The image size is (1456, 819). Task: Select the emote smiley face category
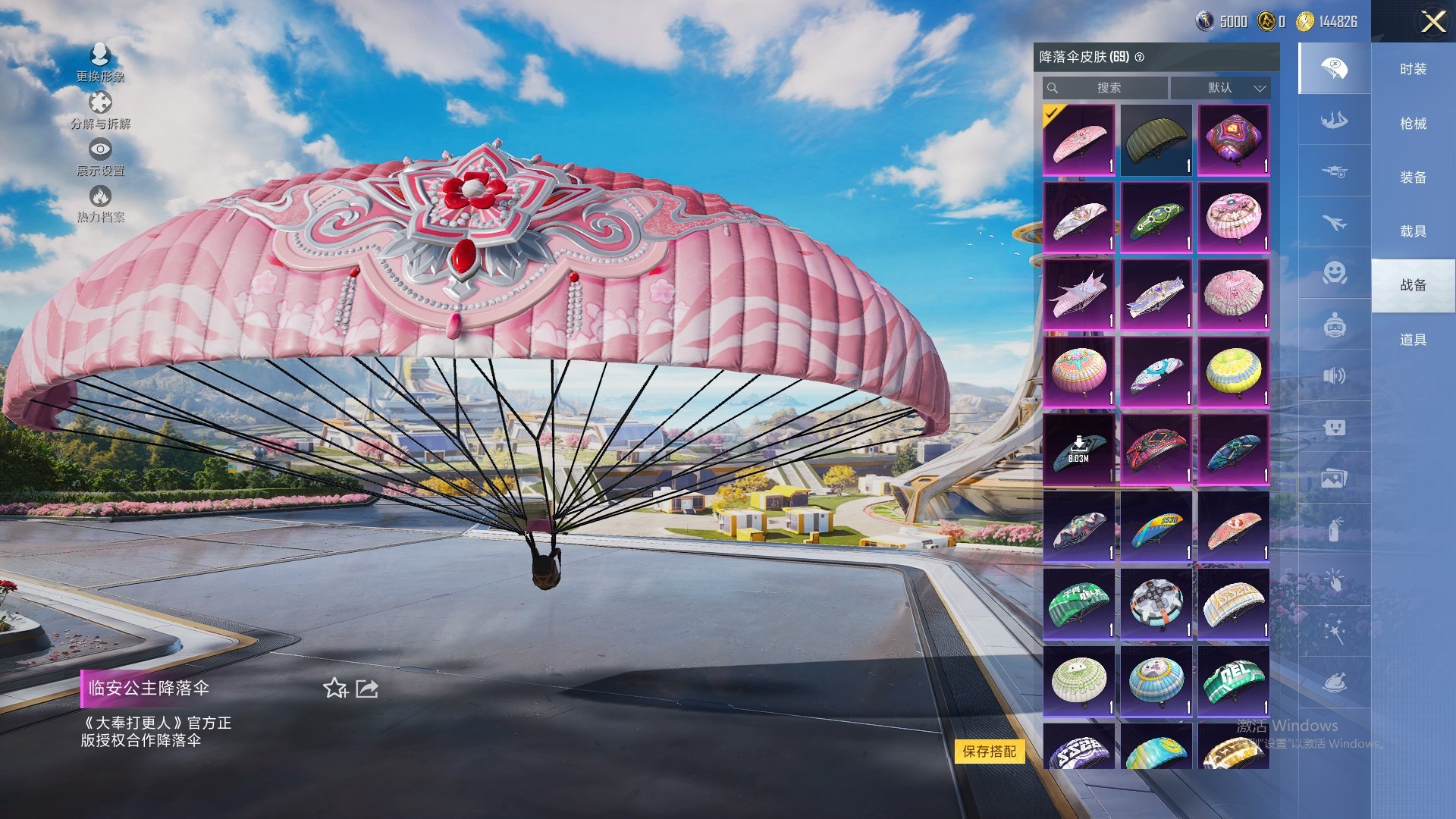[x=1334, y=272]
